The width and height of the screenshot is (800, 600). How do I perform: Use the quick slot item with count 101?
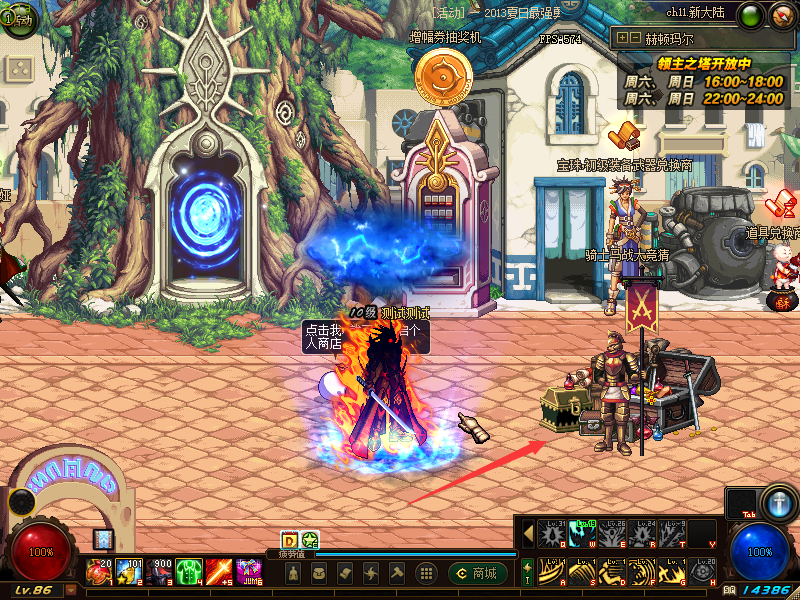tap(130, 572)
